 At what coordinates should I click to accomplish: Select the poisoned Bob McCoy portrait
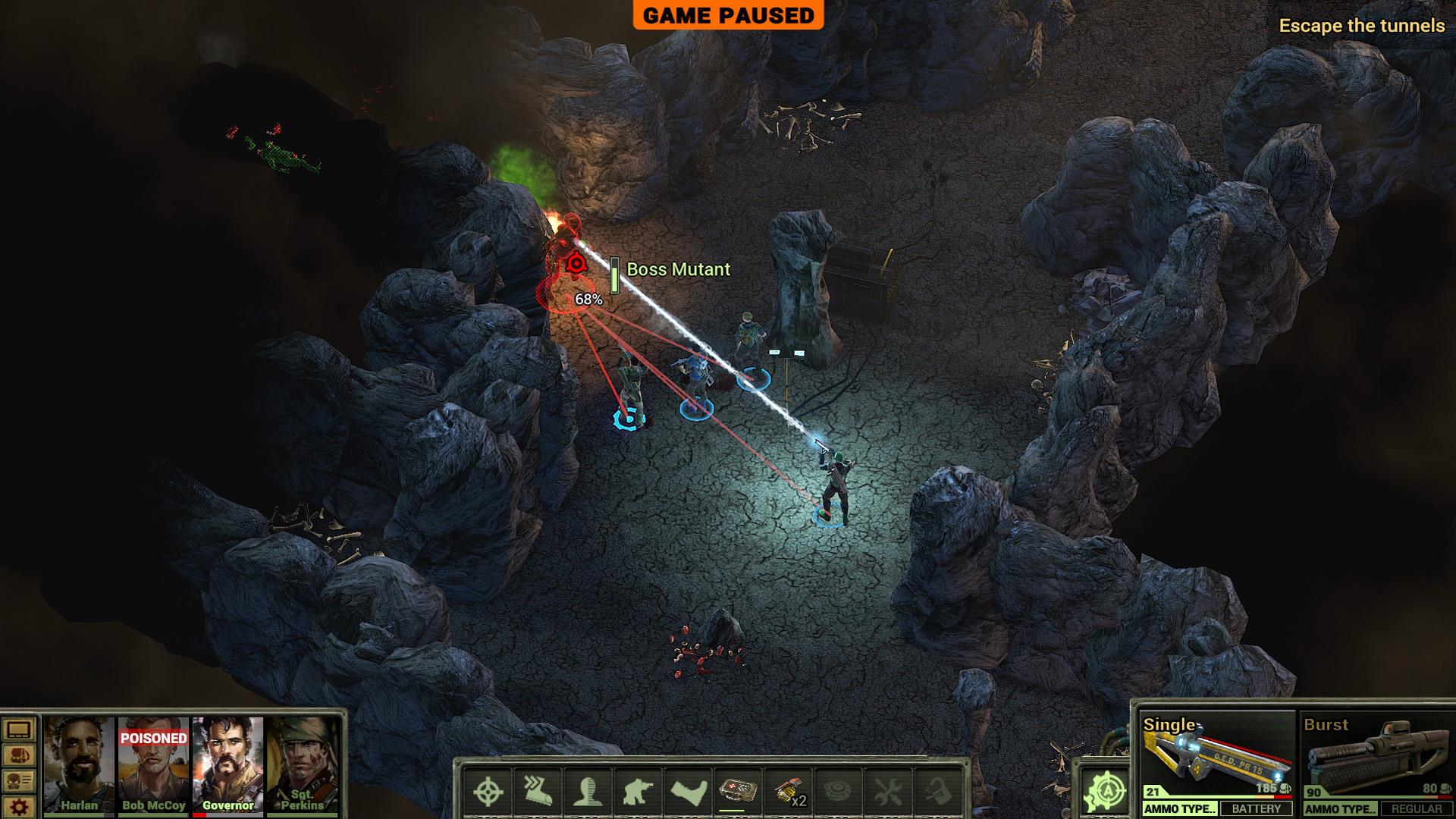click(x=154, y=764)
